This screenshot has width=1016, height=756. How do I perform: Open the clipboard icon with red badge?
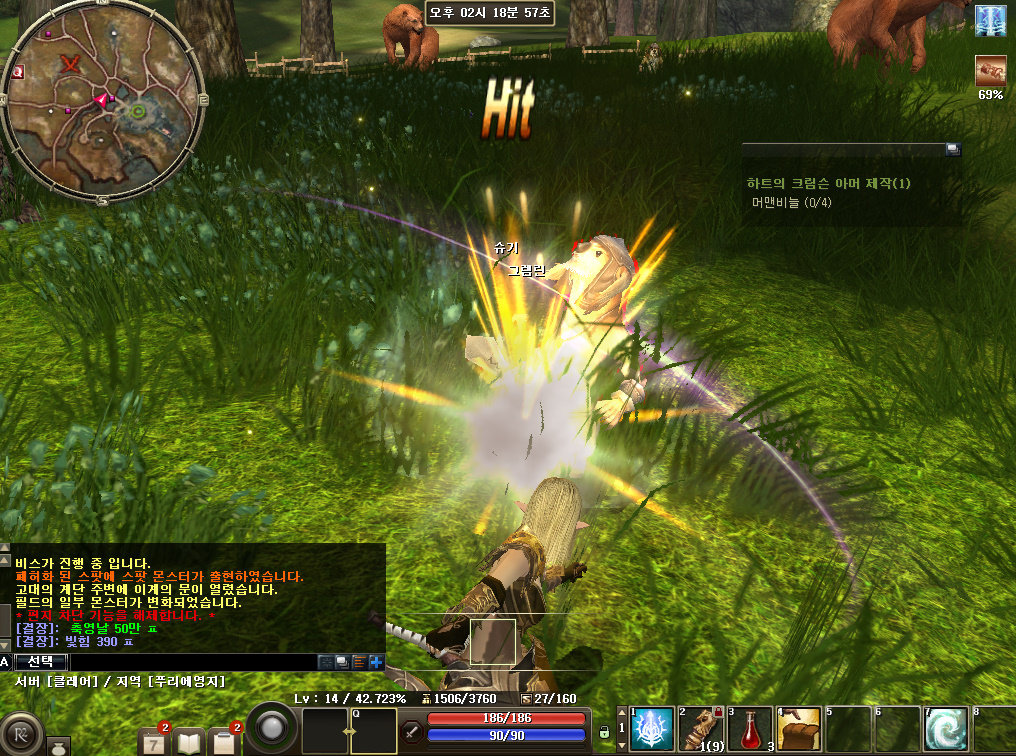[224, 742]
